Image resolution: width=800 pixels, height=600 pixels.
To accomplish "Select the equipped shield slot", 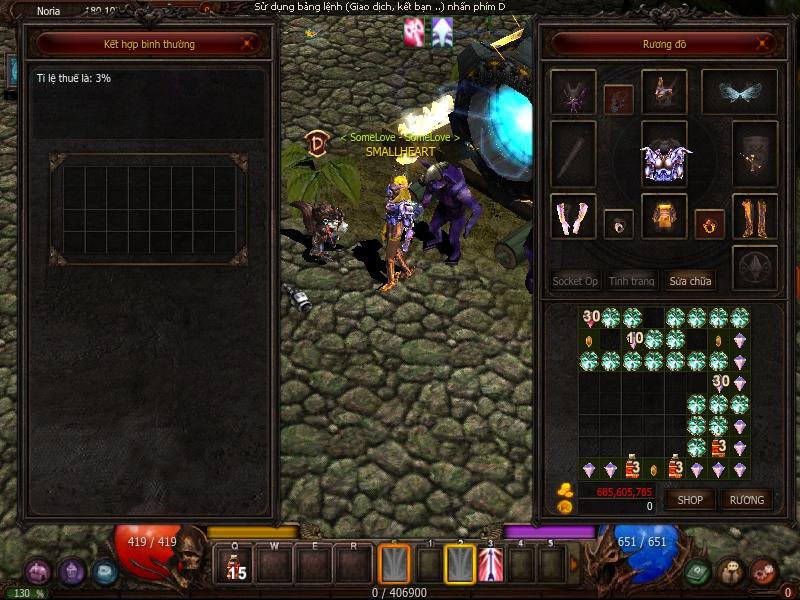I will (755, 154).
